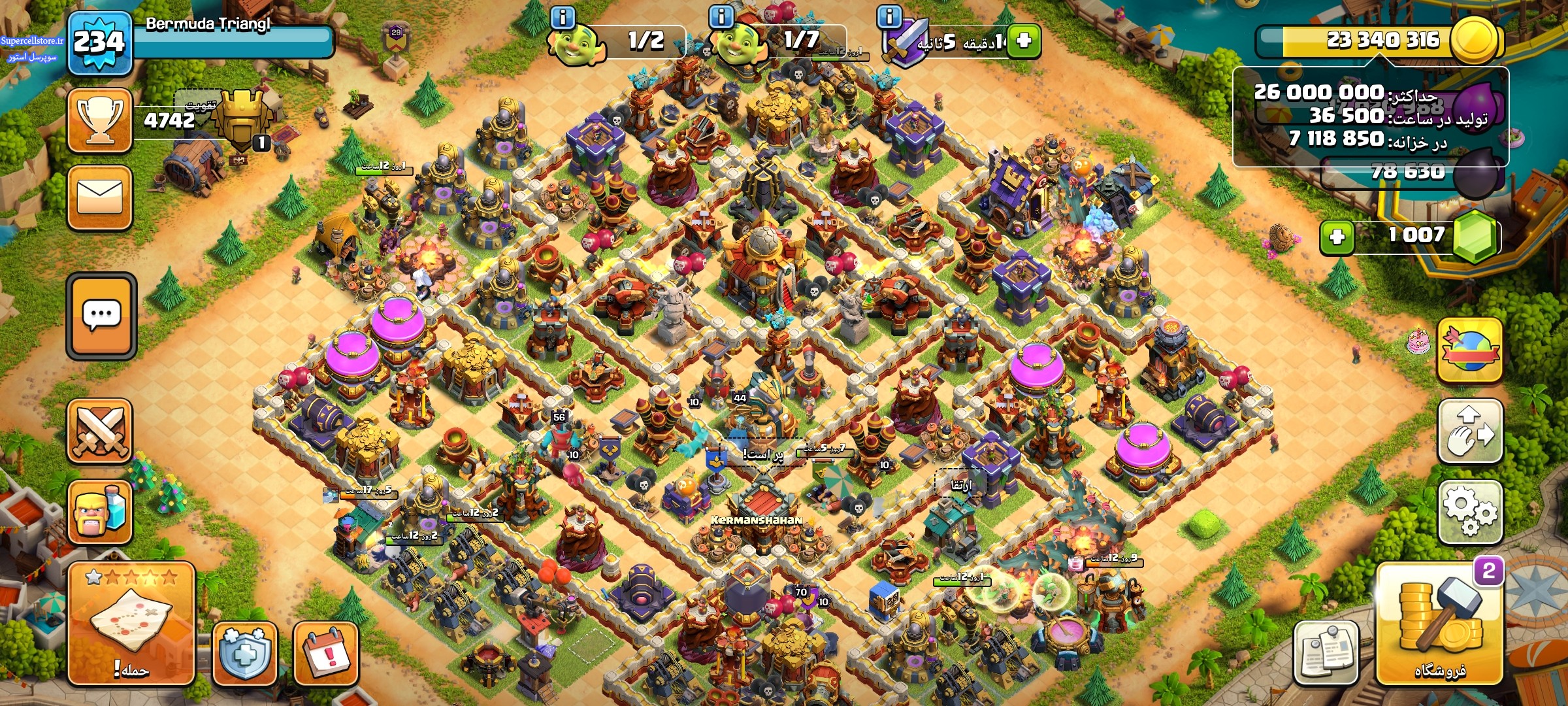Open the shield protection info
1568x706 pixels.
pyautogui.click(x=244, y=653)
